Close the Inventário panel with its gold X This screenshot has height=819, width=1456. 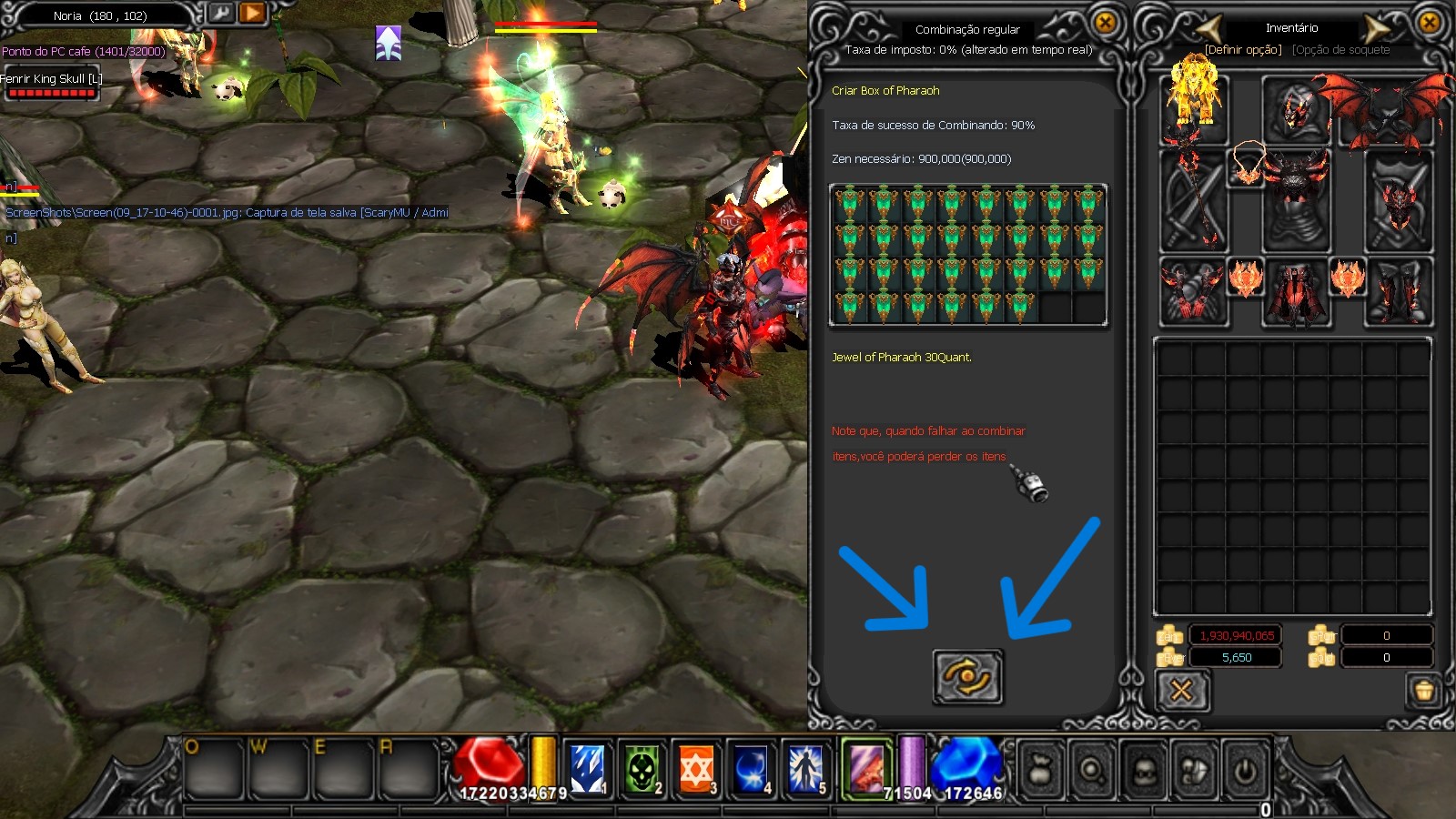[x=1430, y=23]
